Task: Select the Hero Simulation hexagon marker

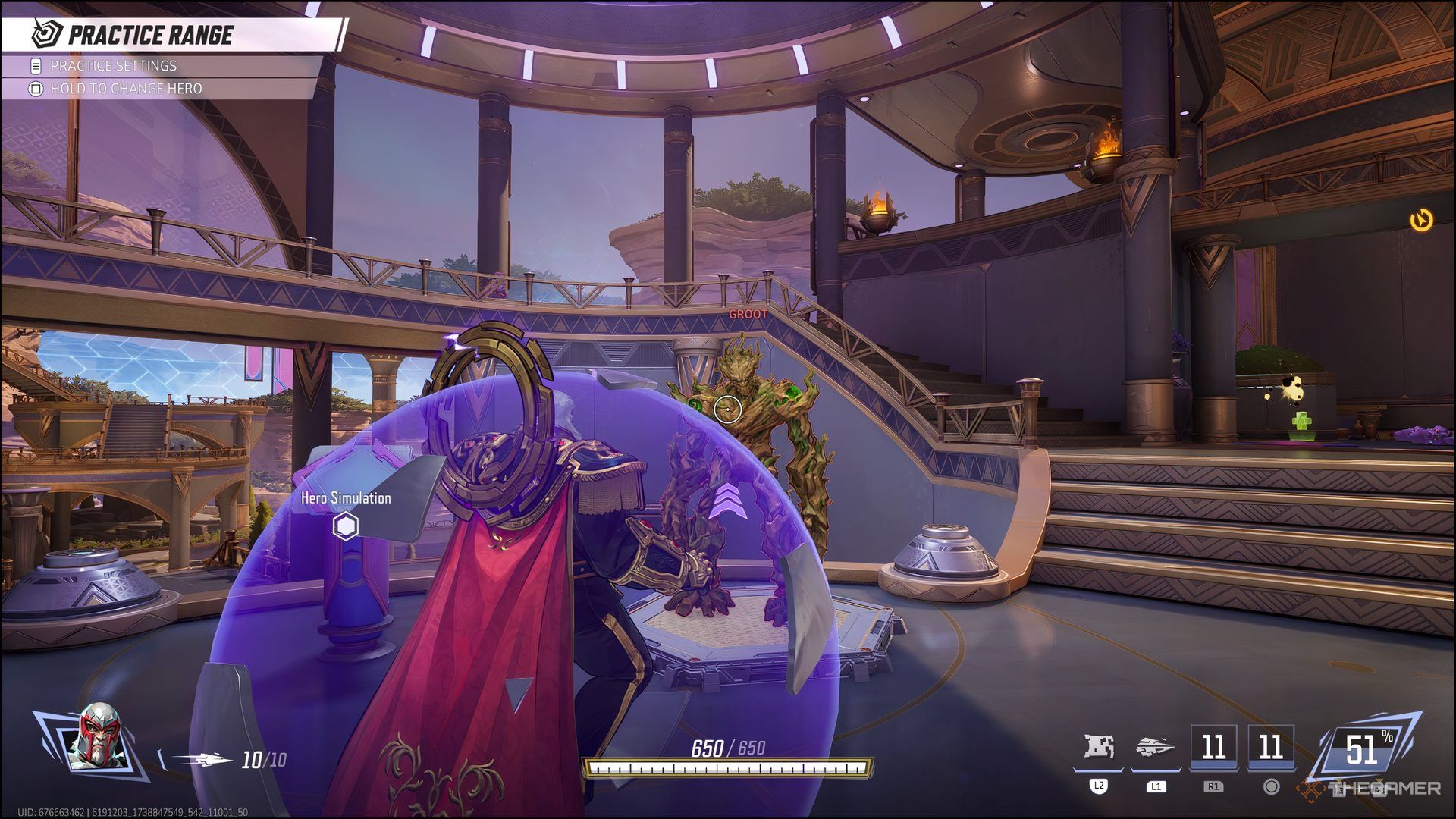Action: [x=346, y=526]
